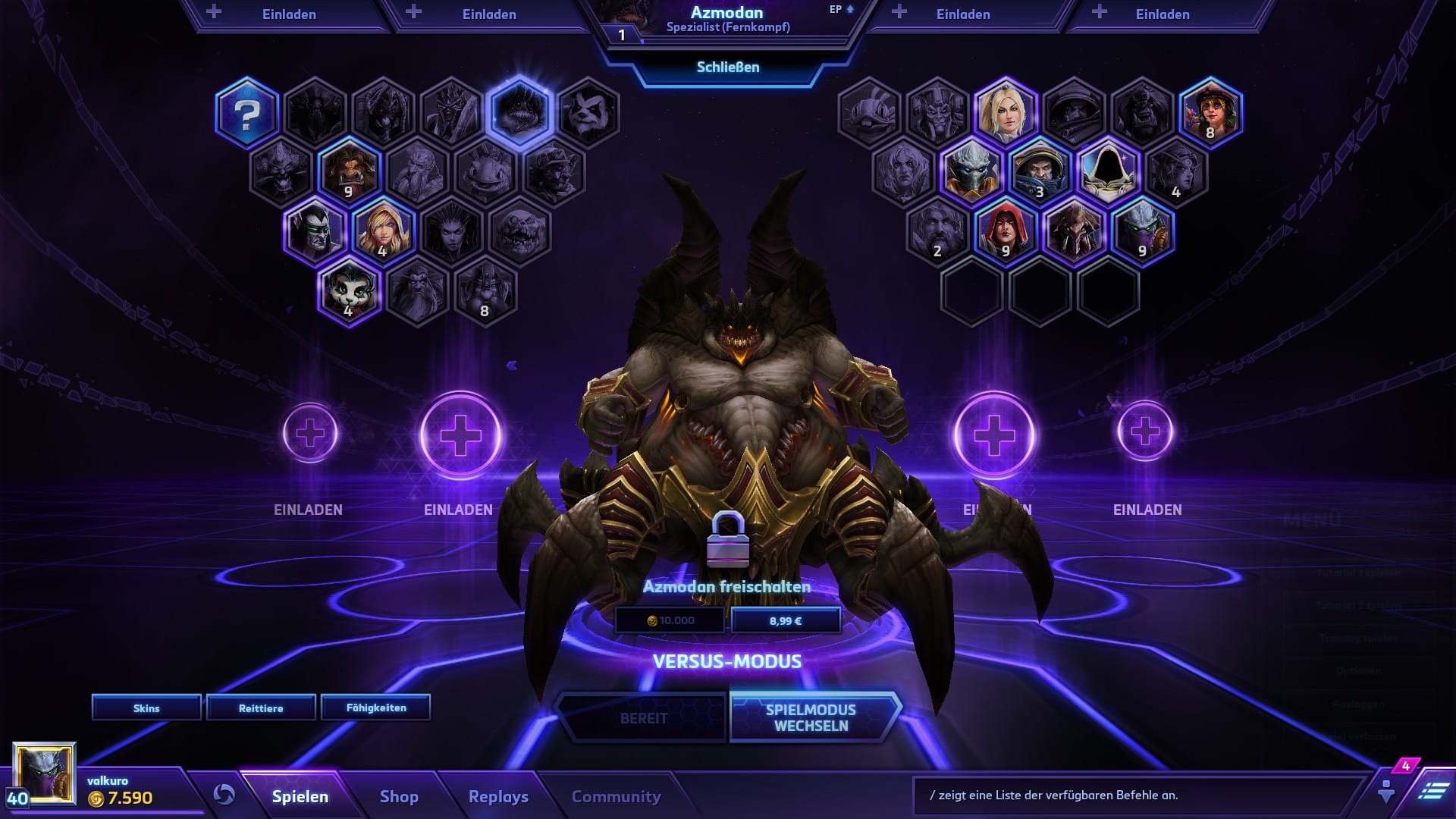Viewport: 1456px width, 819px height.
Task: Click the Spielmodus Wechseln button
Action: point(811,717)
